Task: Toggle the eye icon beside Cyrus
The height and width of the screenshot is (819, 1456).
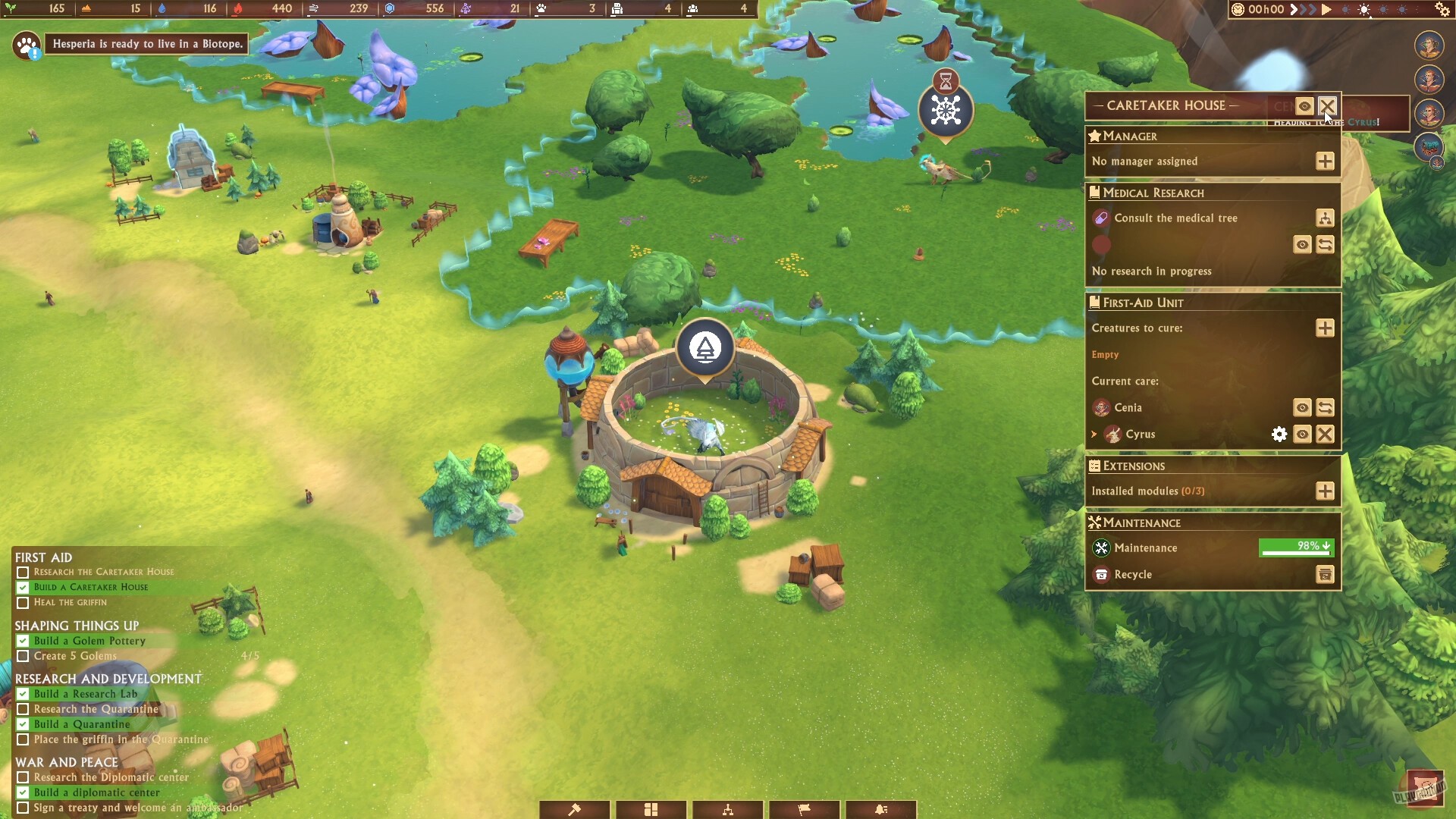Action: (x=1301, y=435)
